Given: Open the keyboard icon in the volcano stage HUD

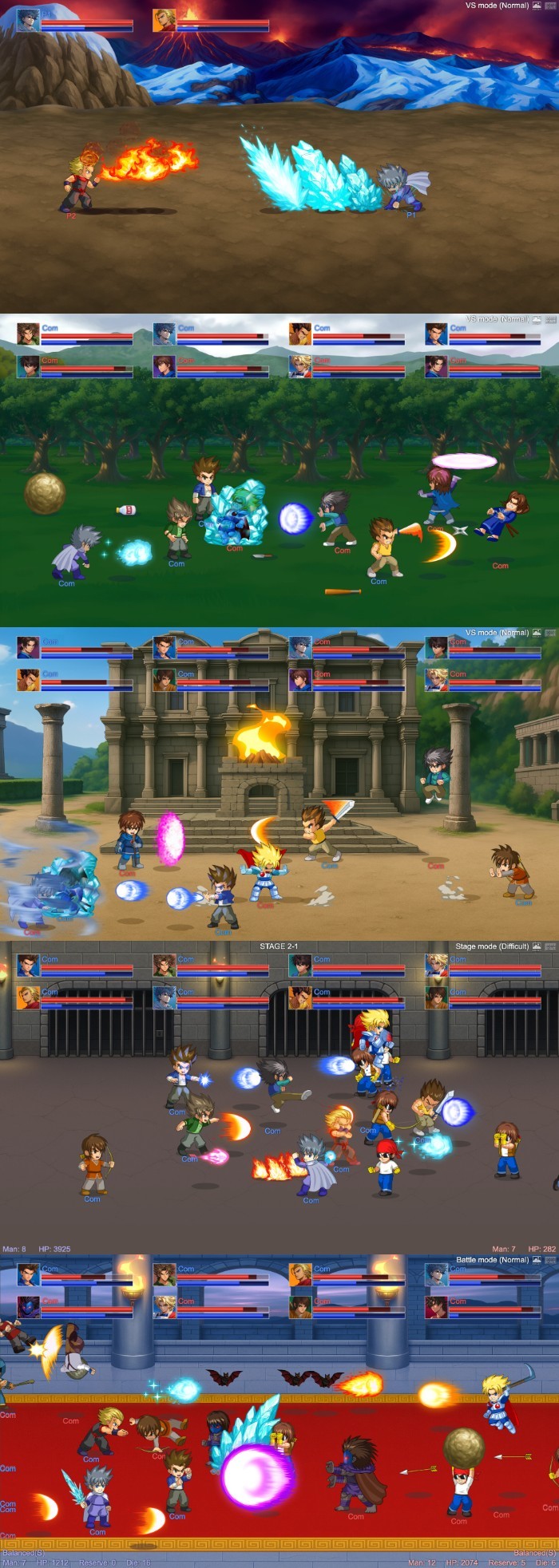Looking at the screenshot, I should (x=549, y=6).
